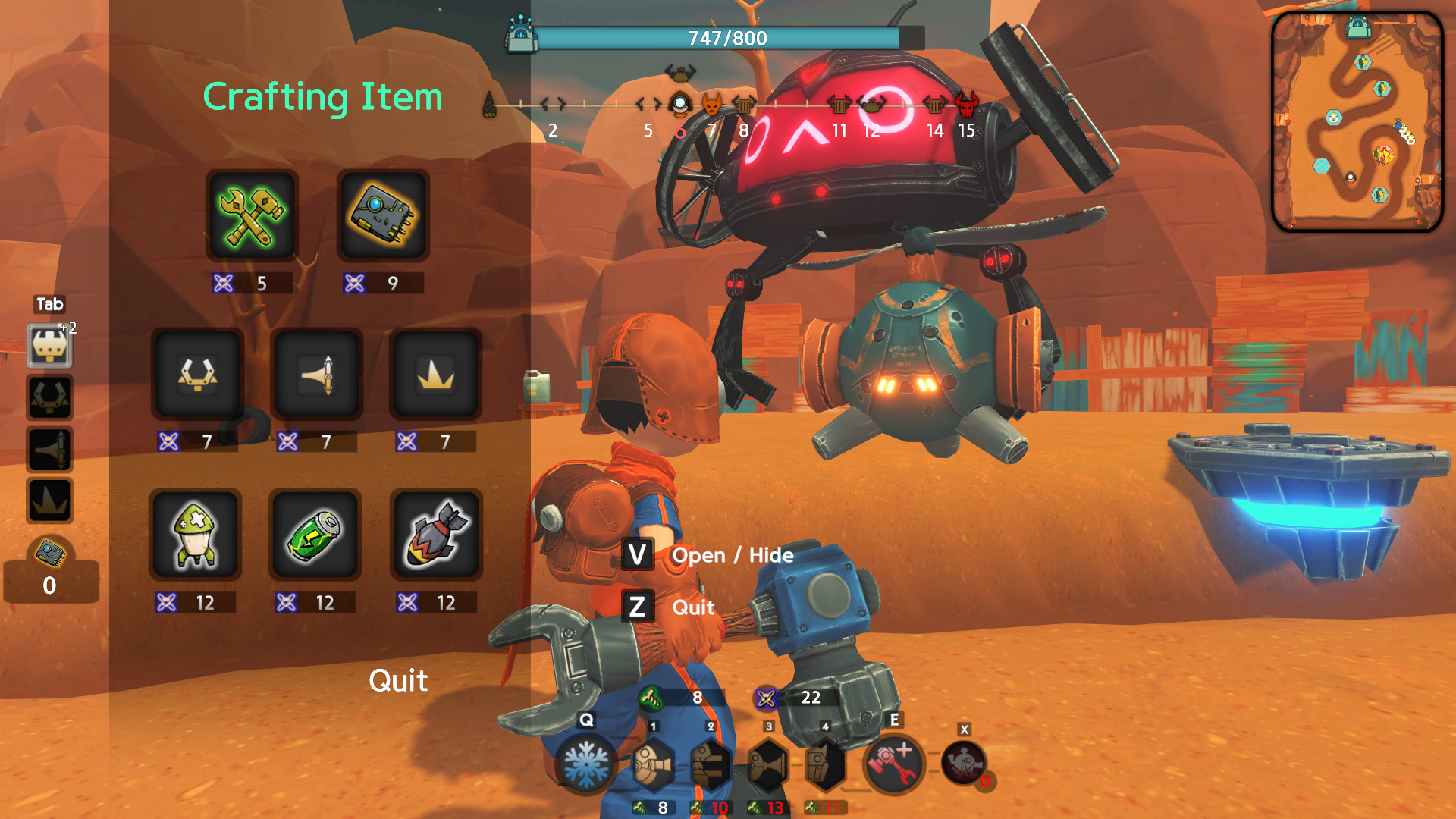
Task: Quit the Crafting Item menu
Action: pos(398,681)
